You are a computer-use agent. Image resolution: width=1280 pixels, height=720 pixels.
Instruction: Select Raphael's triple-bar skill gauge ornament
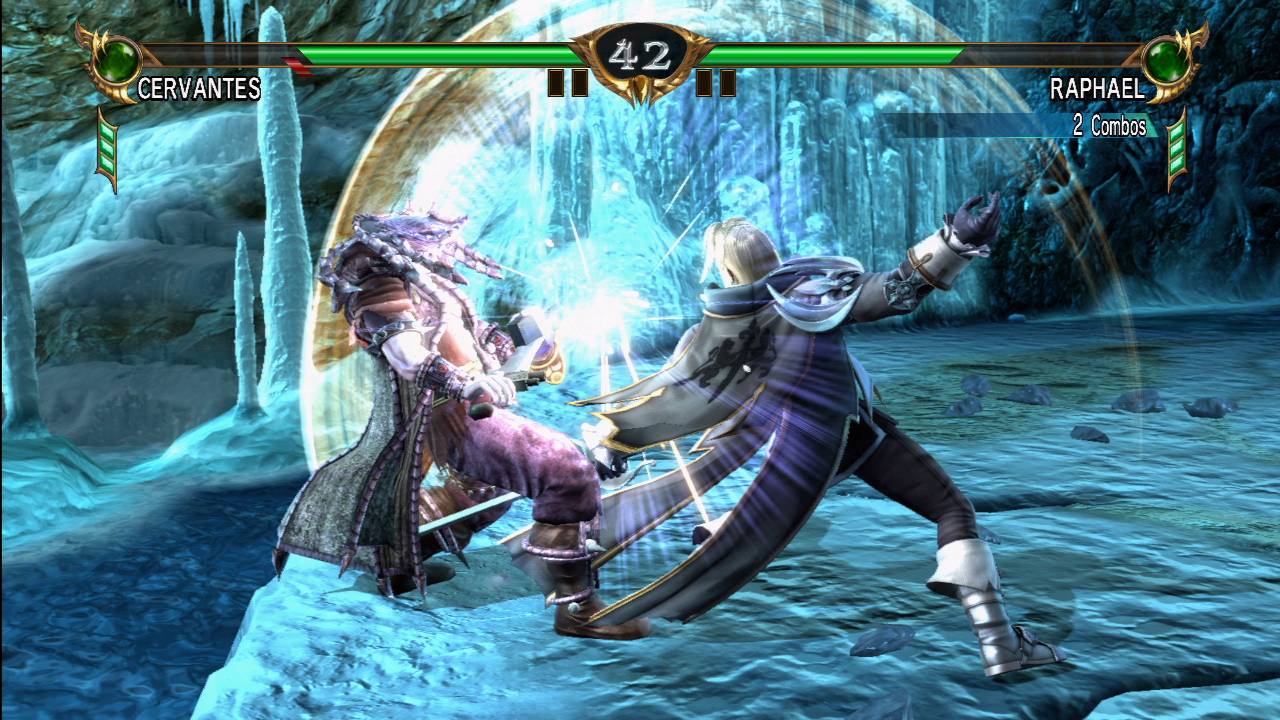(1176, 149)
